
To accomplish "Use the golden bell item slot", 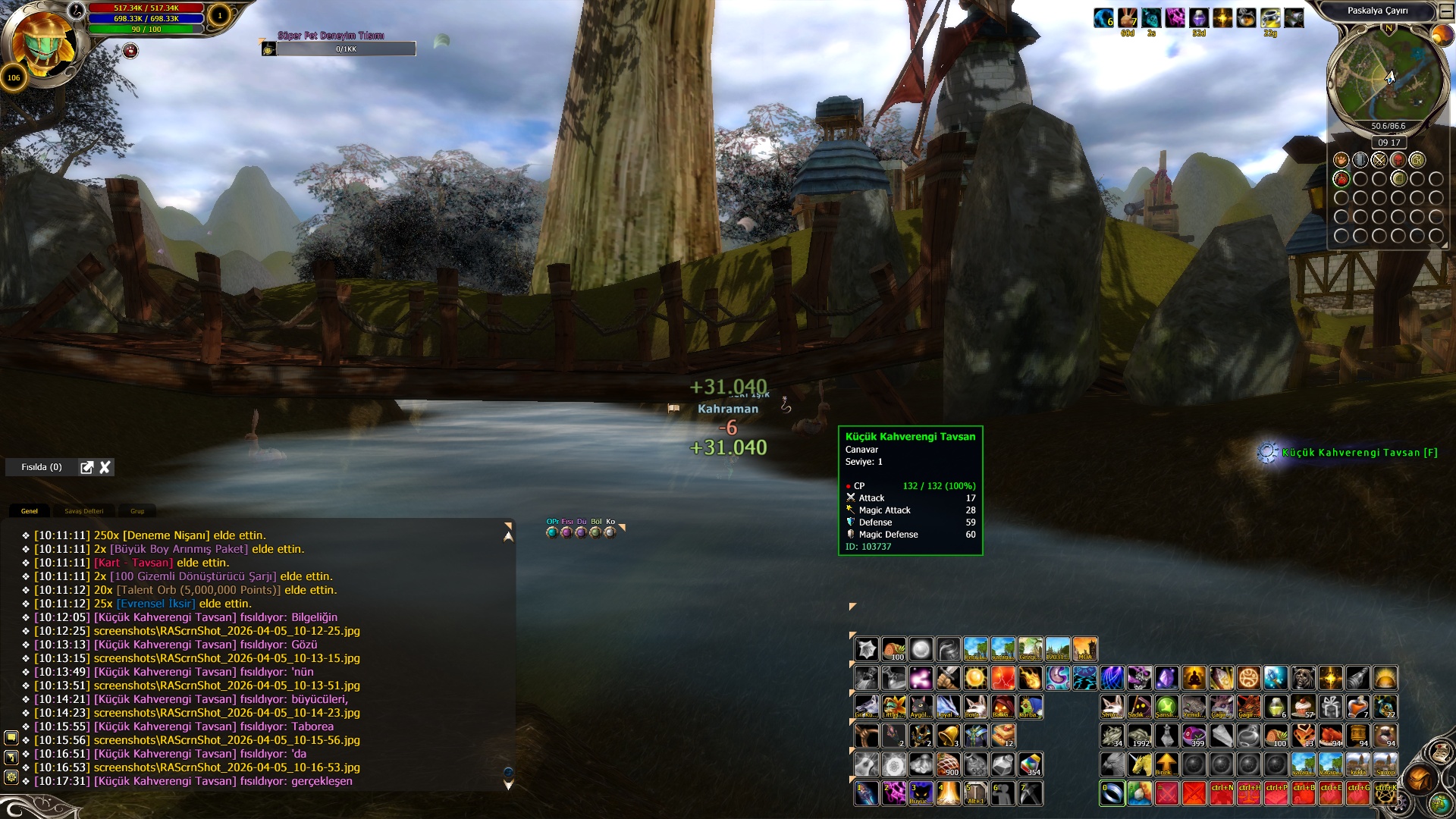I will (948, 736).
